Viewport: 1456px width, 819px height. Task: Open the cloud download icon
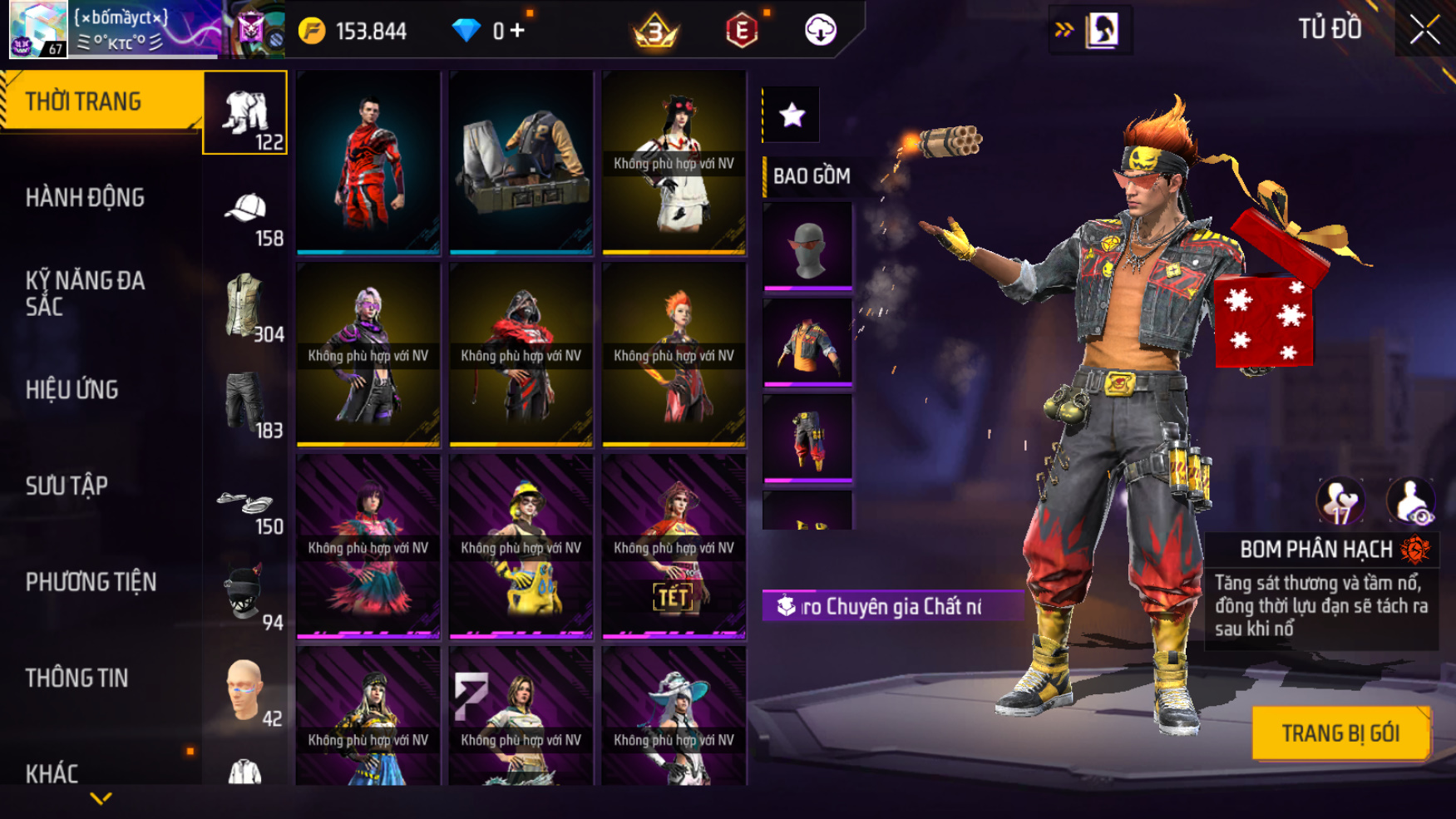(820, 31)
